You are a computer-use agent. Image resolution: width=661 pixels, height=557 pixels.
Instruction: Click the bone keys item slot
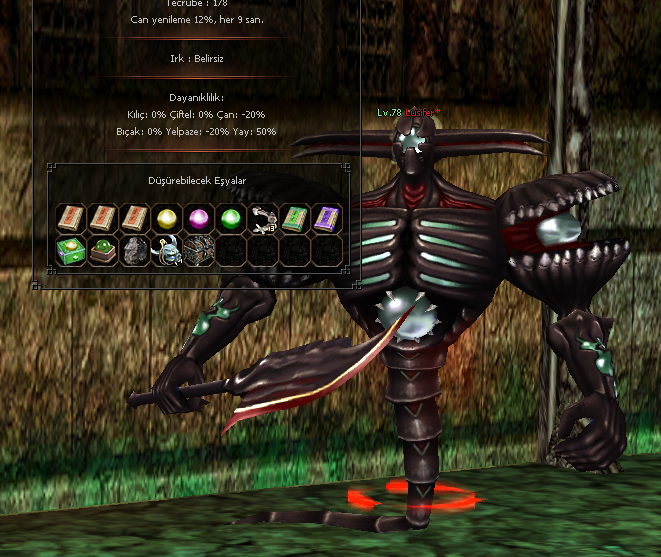coord(264,218)
